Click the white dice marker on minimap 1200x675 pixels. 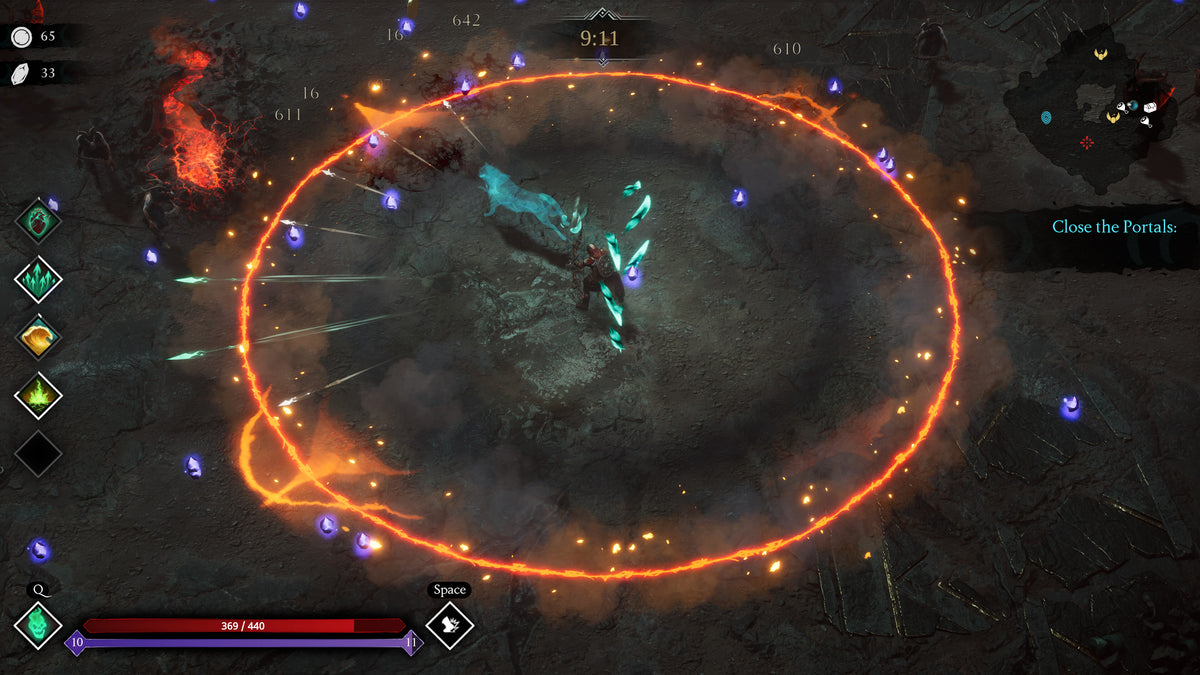click(x=1150, y=106)
